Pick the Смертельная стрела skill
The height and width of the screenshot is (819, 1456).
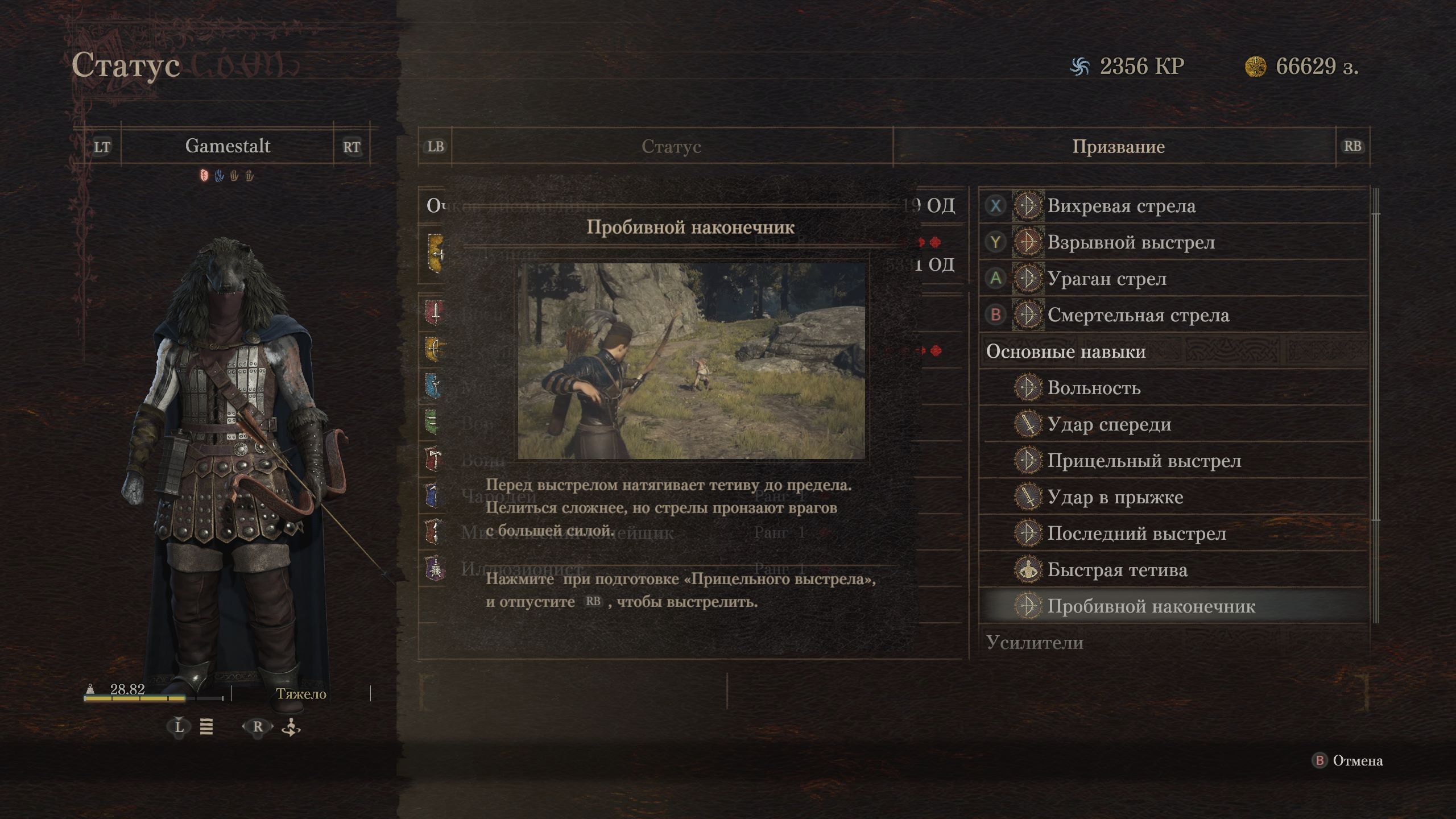pyautogui.click(x=1138, y=315)
